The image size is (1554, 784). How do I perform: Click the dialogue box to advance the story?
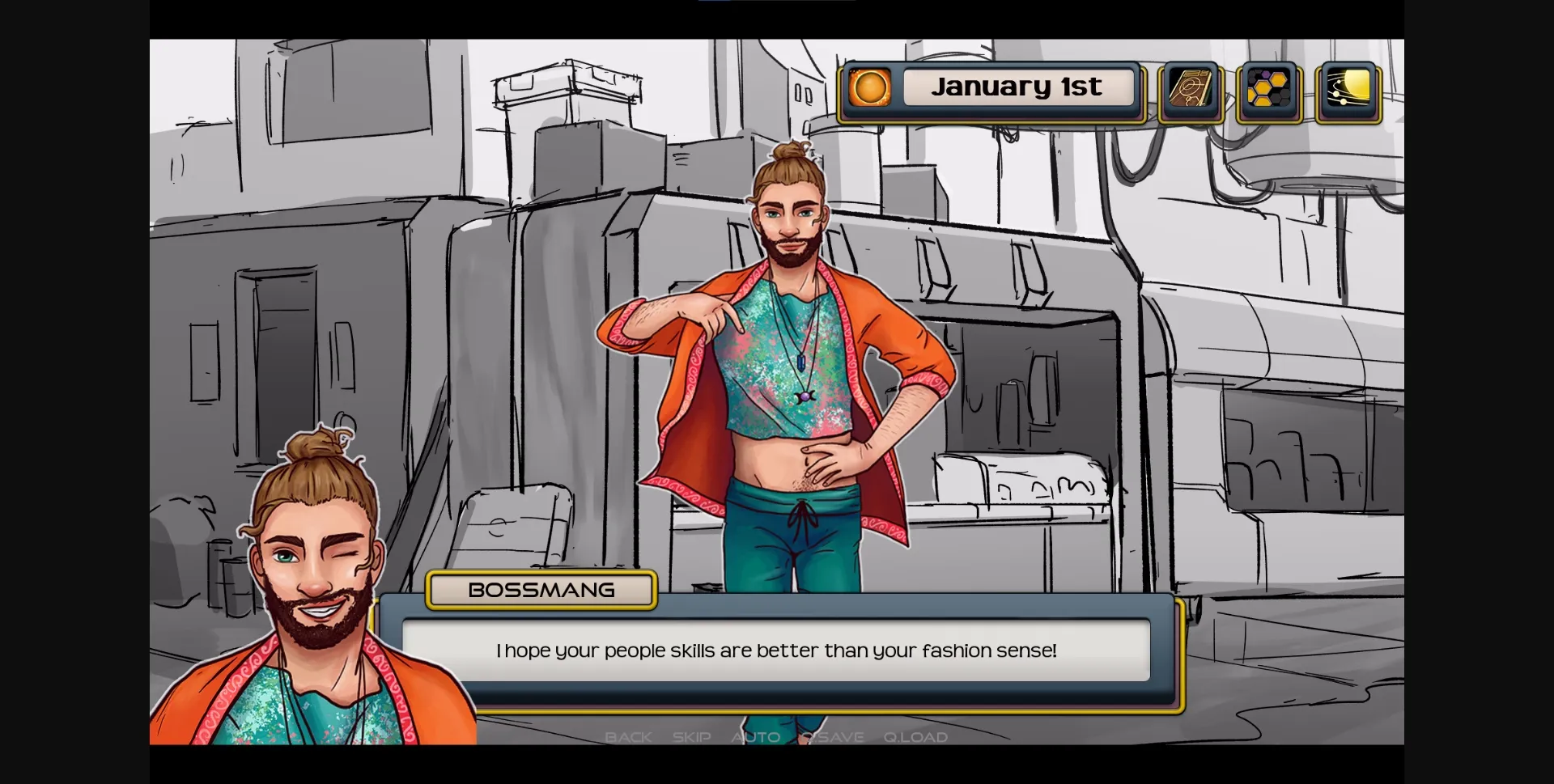pyautogui.click(x=776, y=651)
